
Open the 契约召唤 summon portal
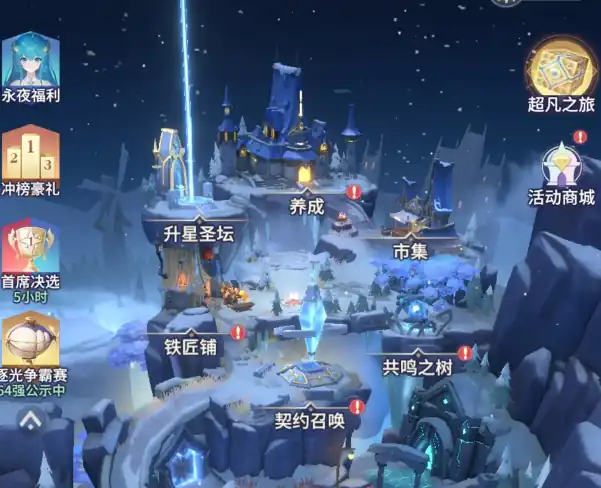click(x=310, y=420)
